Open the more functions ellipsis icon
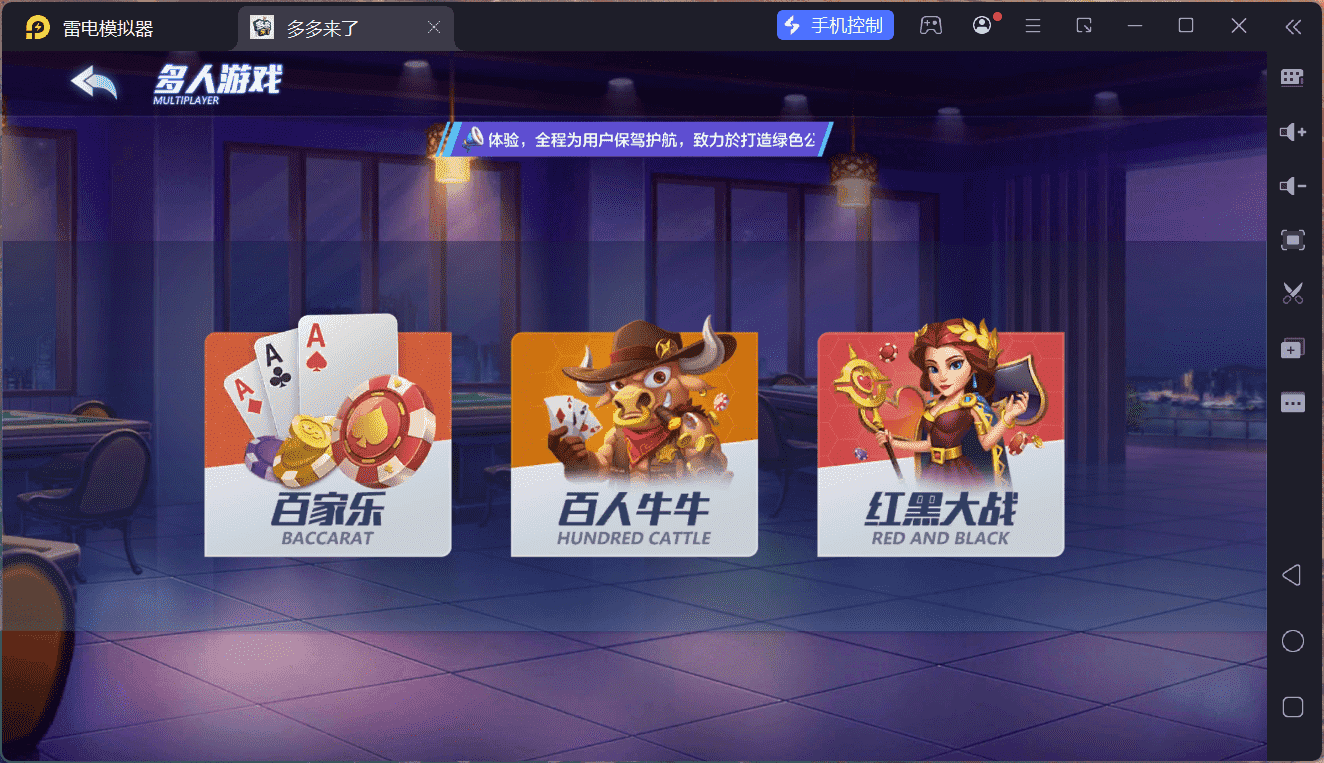Image resolution: width=1324 pixels, height=763 pixels. coord(1292,402)
